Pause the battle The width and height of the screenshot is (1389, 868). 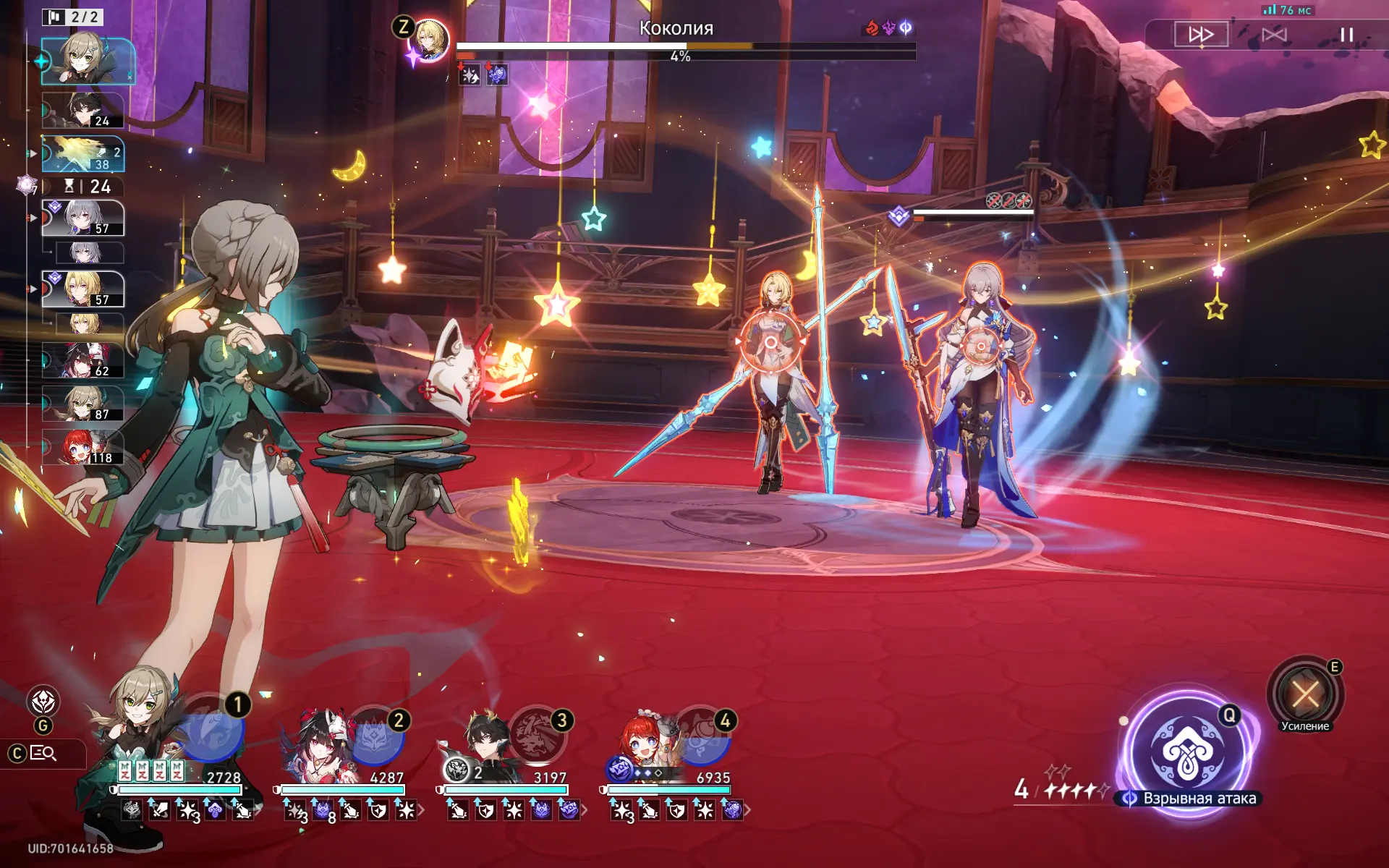tap(1346, 34)
